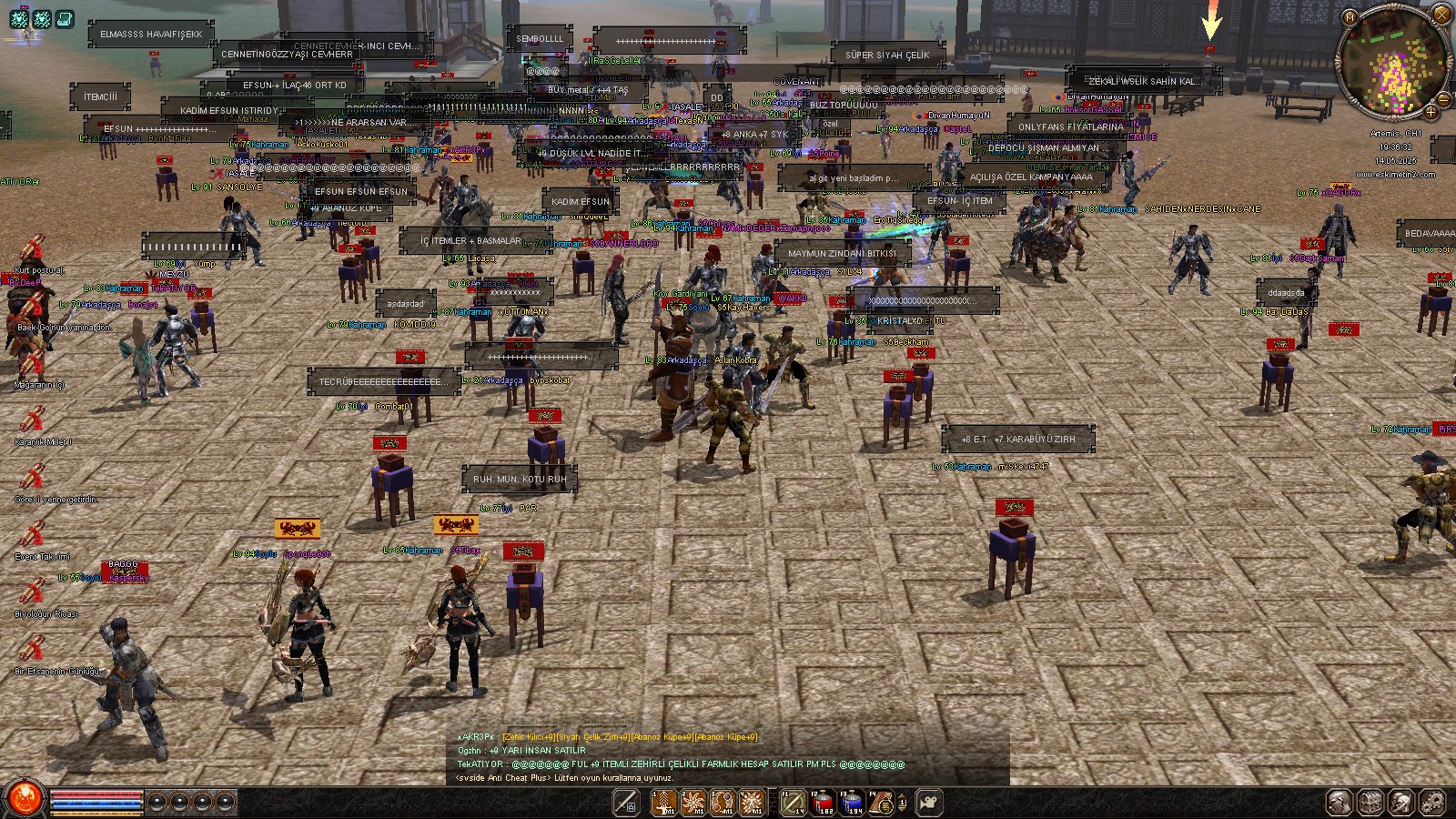
Task: Zoom out the minimap with minus button
Action: click(x=1443, y=98)
